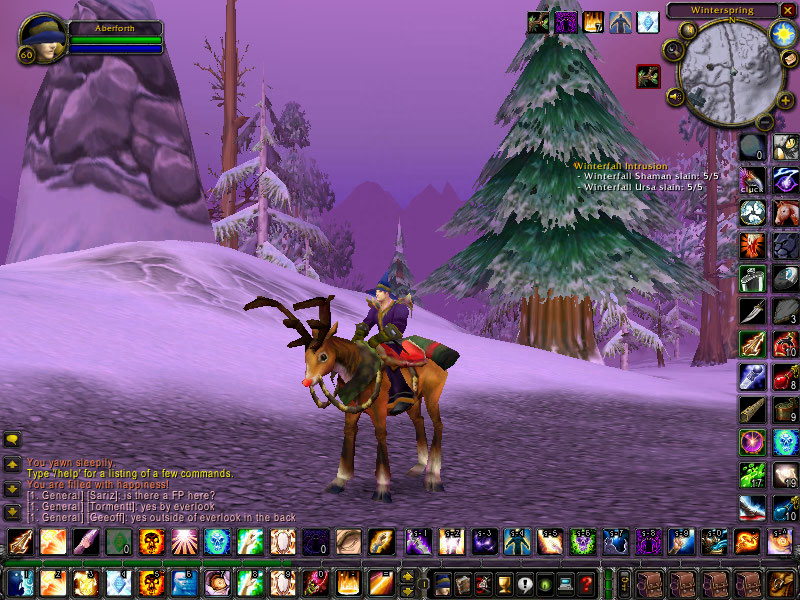
Task: Use the green potion stack of 17
Action: tap(752, 475)
